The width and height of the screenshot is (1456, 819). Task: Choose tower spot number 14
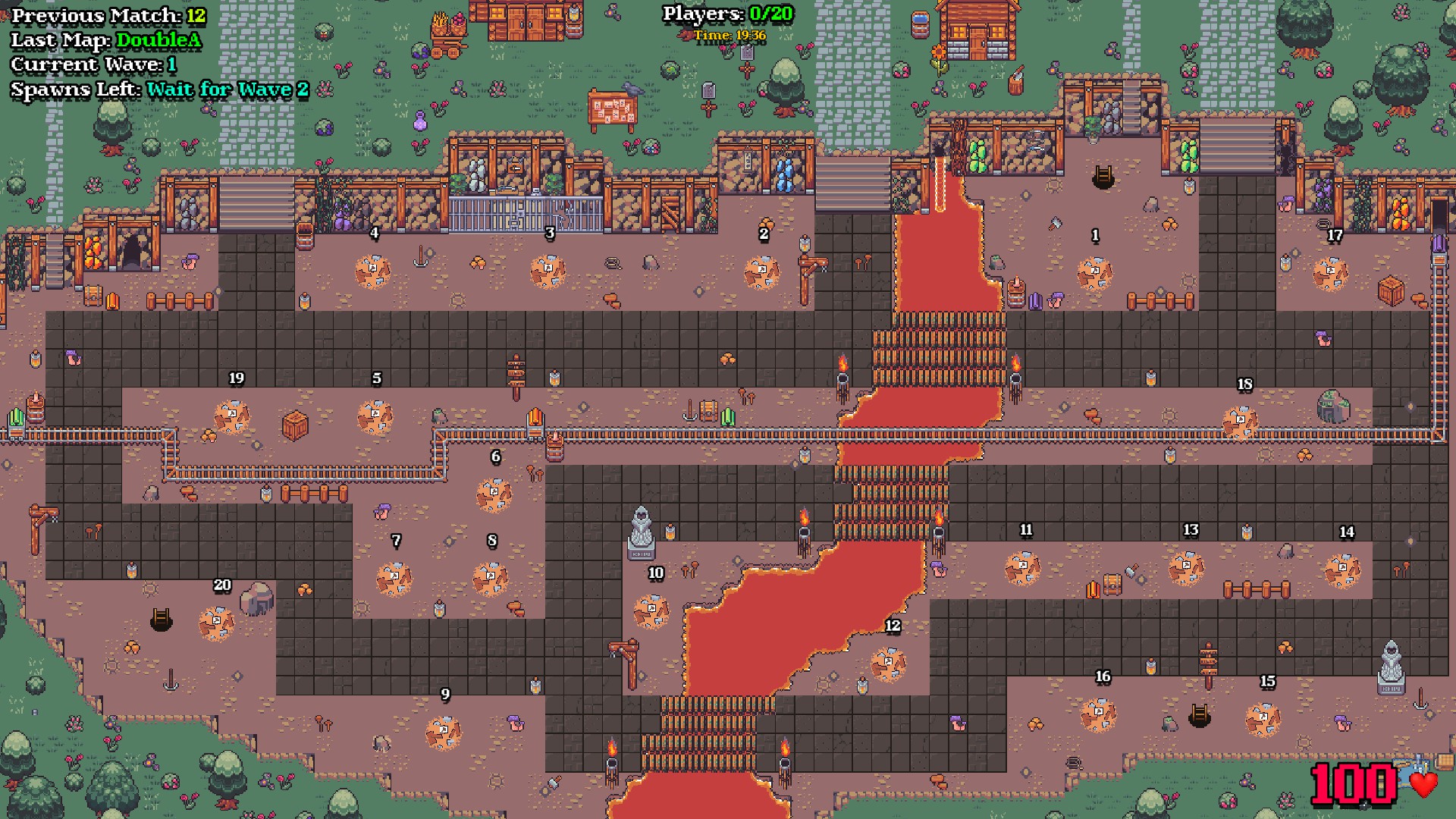pos(1342,570)
